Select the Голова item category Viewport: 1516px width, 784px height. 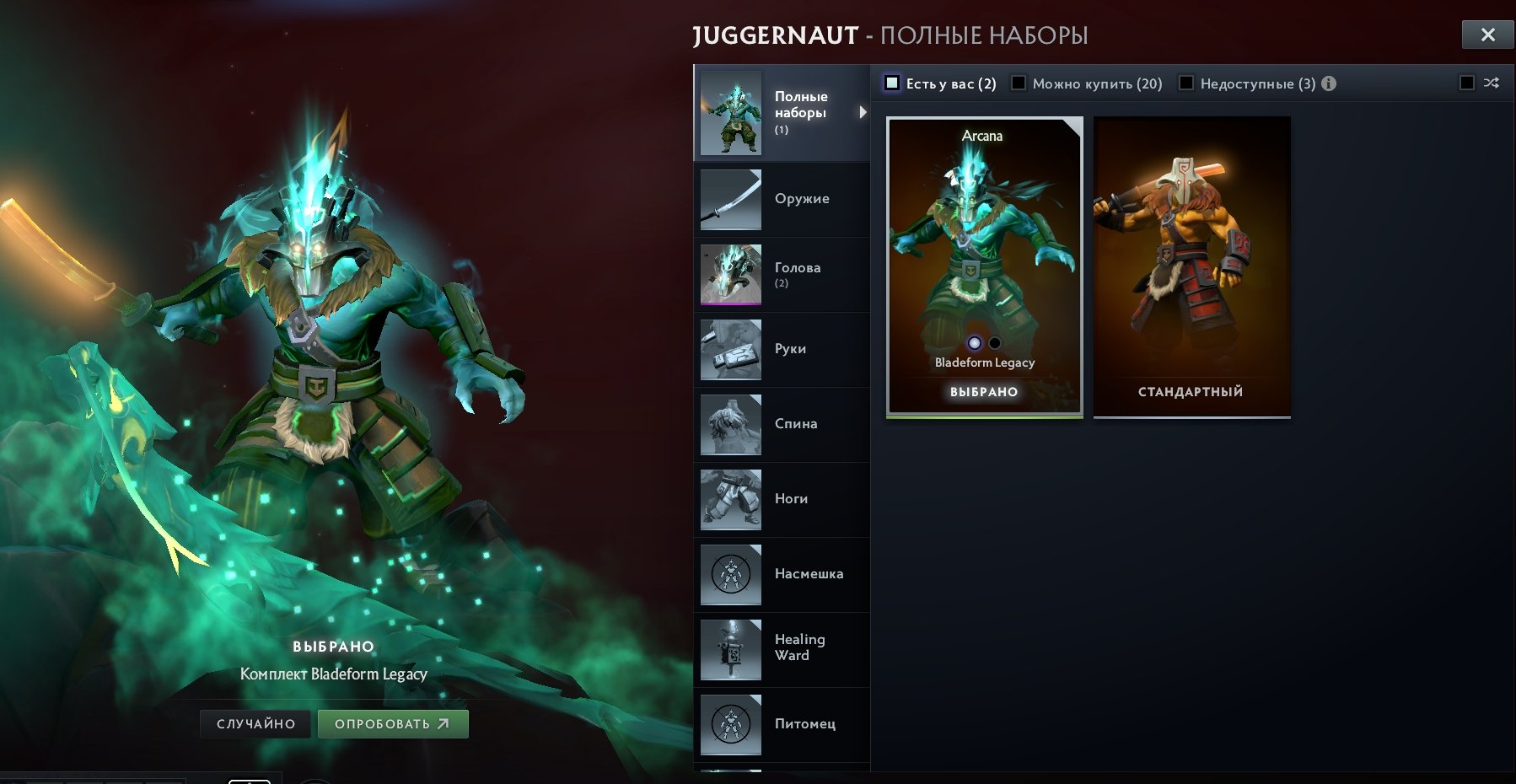pyautogui.click(x=782, y=275)
